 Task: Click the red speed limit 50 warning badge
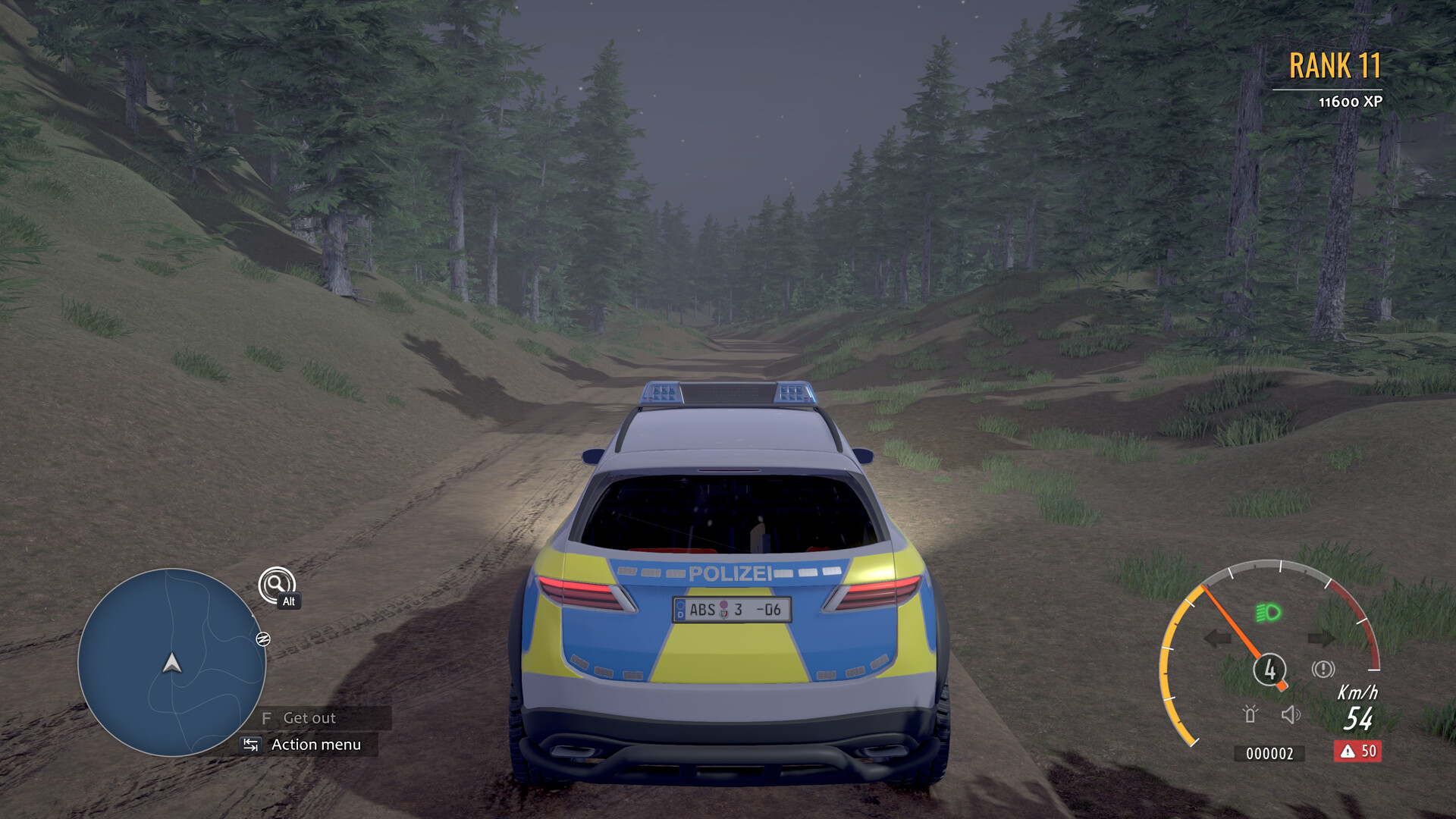1357,752
